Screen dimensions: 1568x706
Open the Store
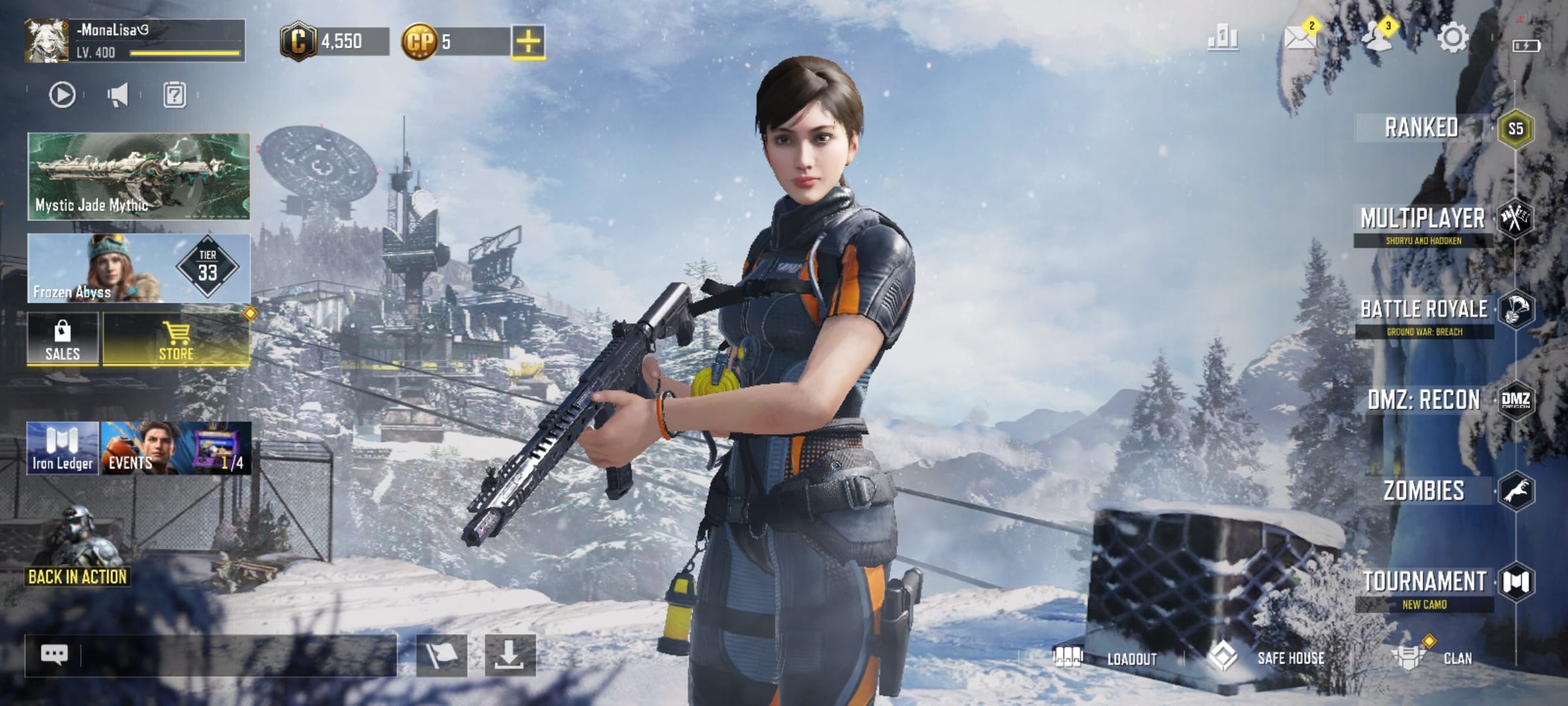[x=176, y=339]
